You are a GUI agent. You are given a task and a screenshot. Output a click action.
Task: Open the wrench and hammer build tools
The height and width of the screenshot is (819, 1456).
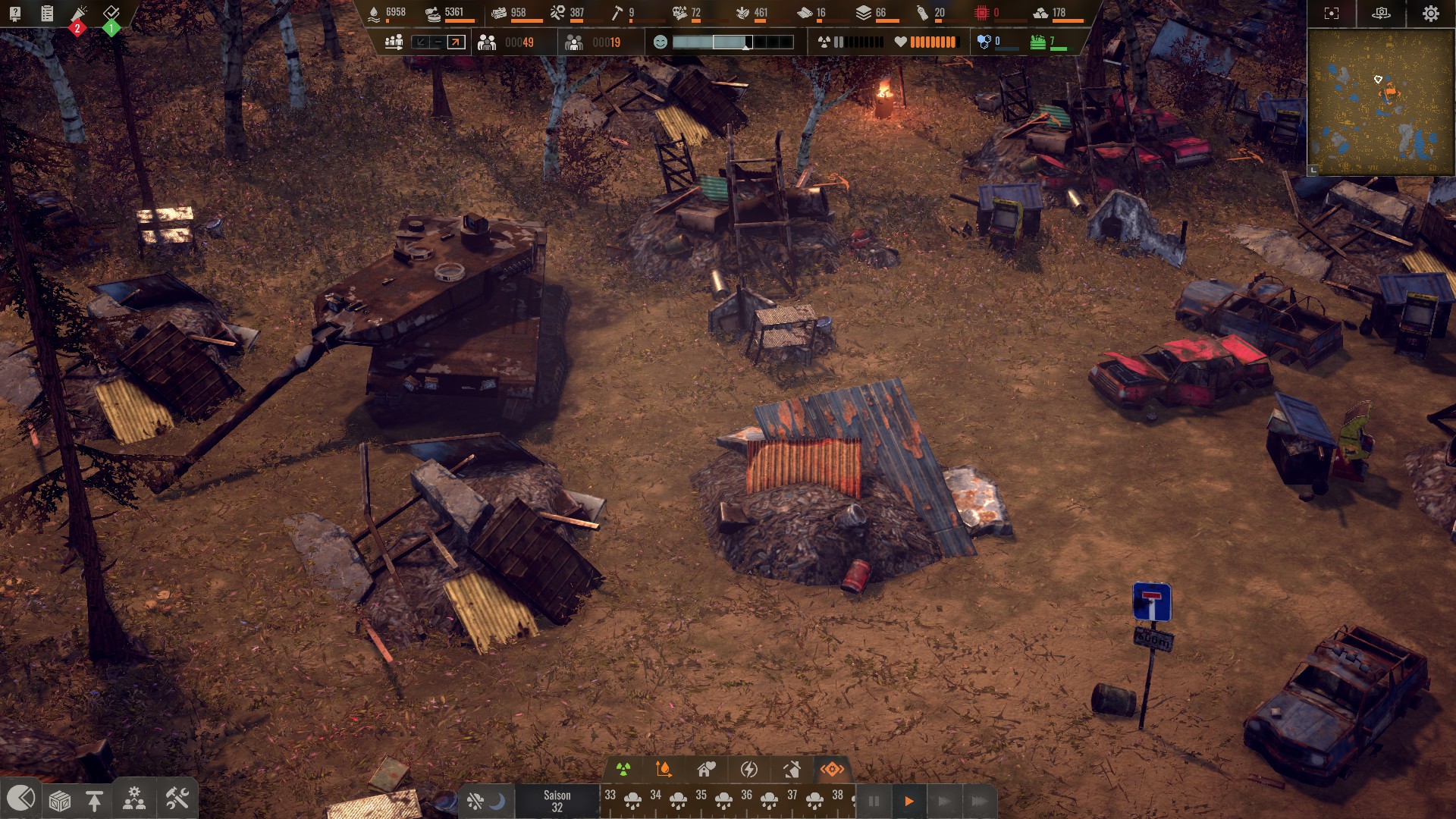(x=177, y=799)
